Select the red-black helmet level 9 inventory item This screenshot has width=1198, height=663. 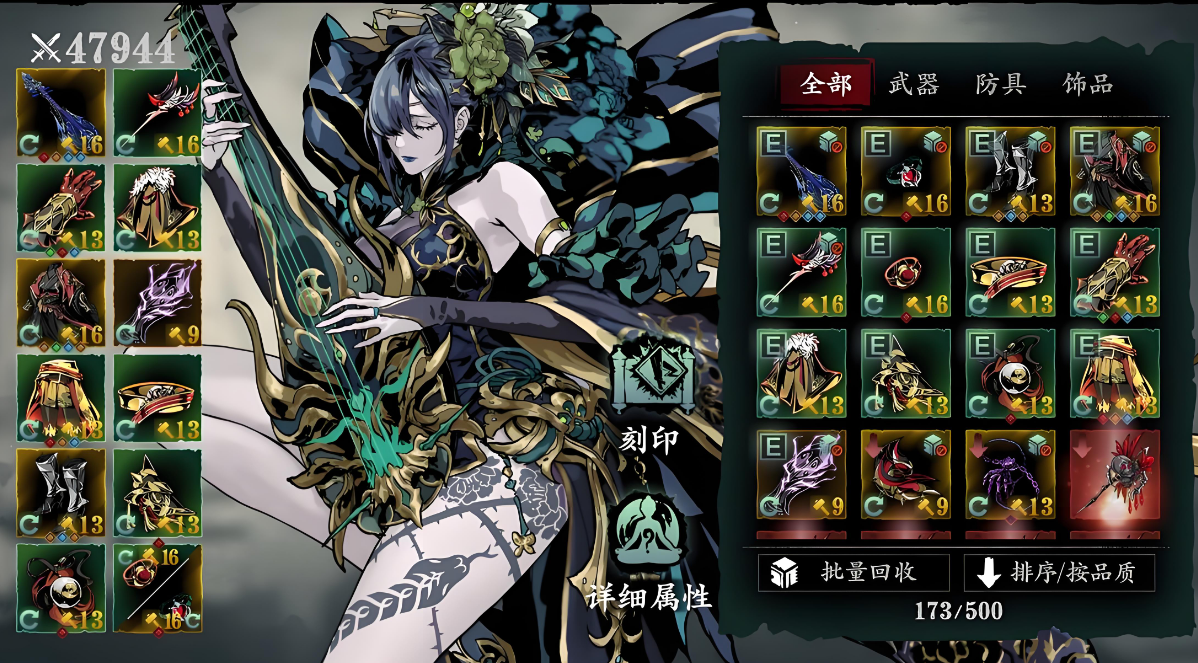click(906, 475)
